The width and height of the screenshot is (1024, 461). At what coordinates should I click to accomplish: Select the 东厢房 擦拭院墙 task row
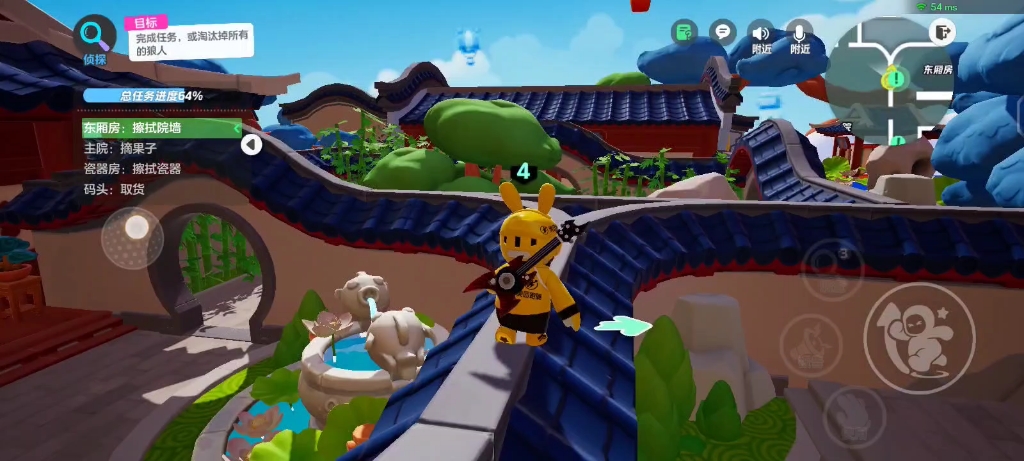[160, 128]
